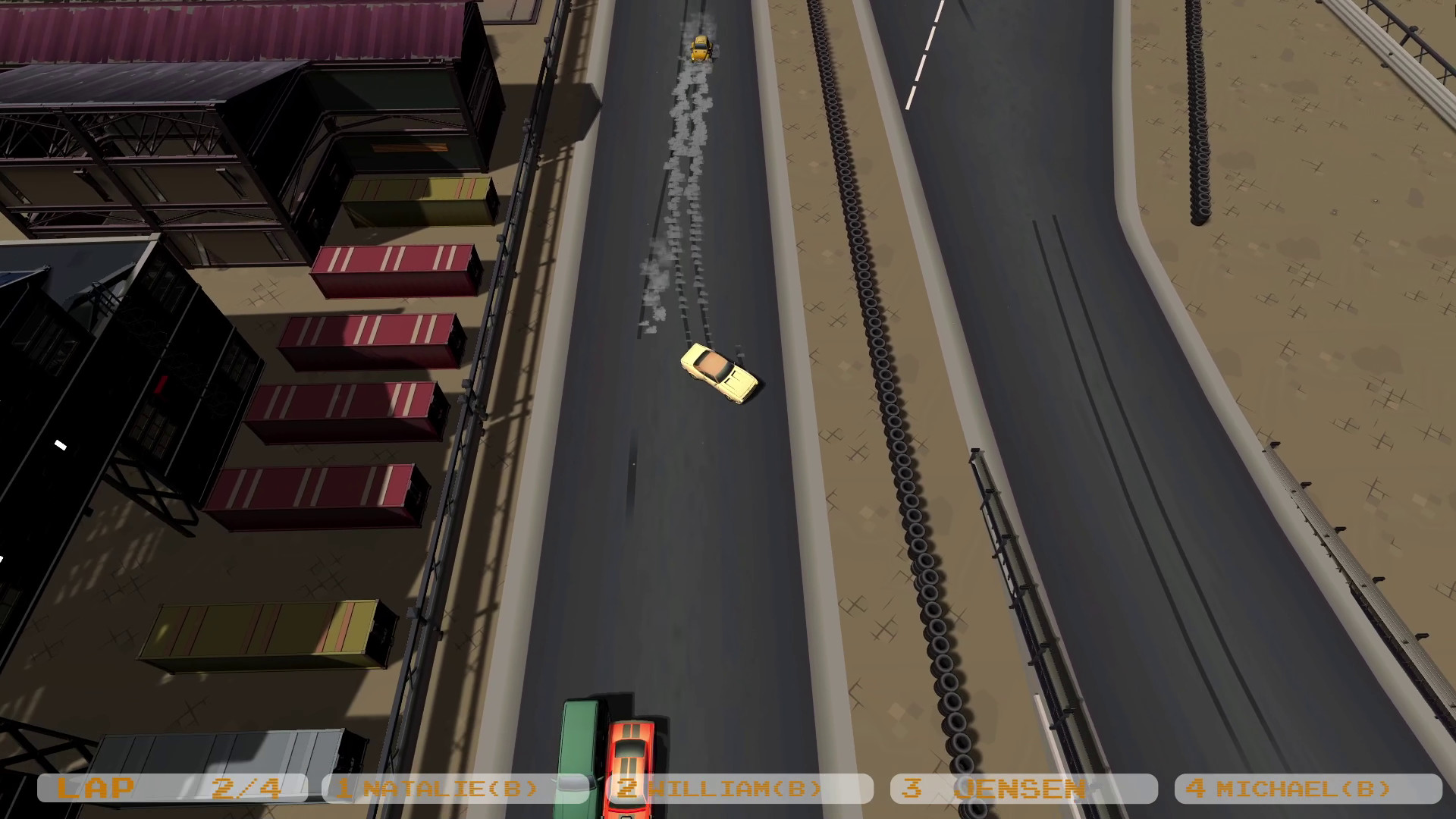
Task: Click the JENSEN position panel
Action: pyautogui.click(x=1016, y=789)
